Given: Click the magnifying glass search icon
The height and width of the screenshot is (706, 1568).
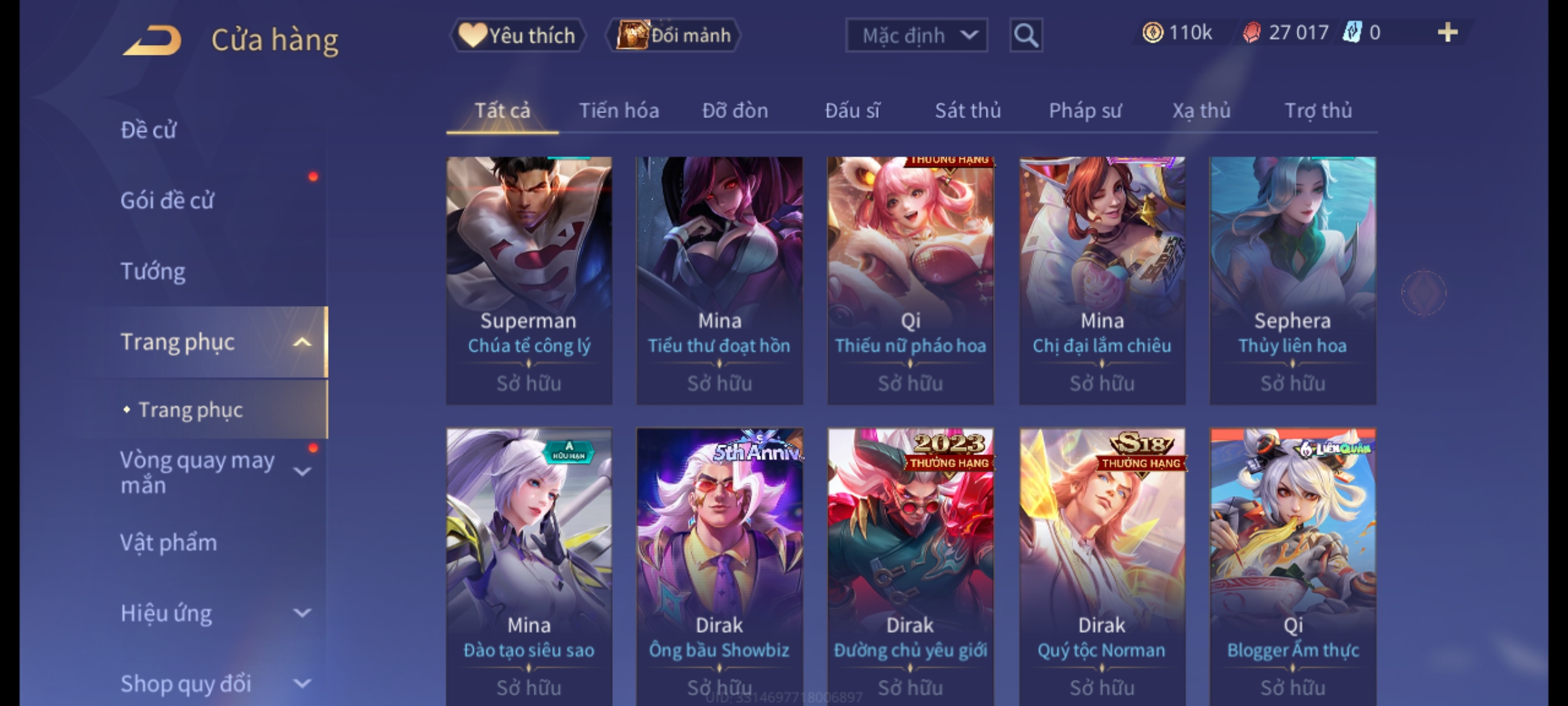Looking at the screenshot, I should (x=1026, y=35).
